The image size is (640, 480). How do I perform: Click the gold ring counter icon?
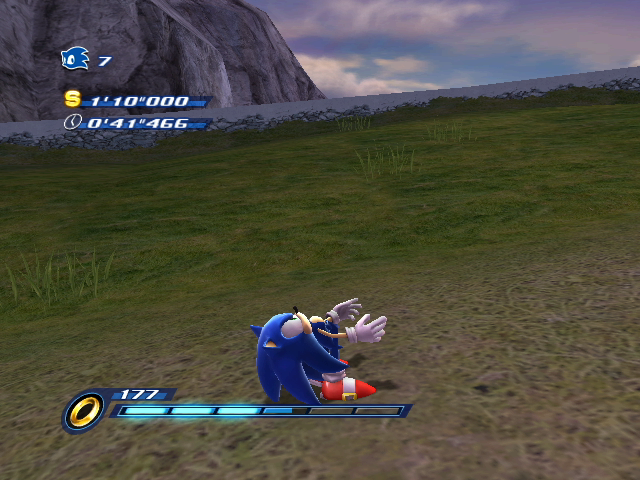(x=83, y=410)
